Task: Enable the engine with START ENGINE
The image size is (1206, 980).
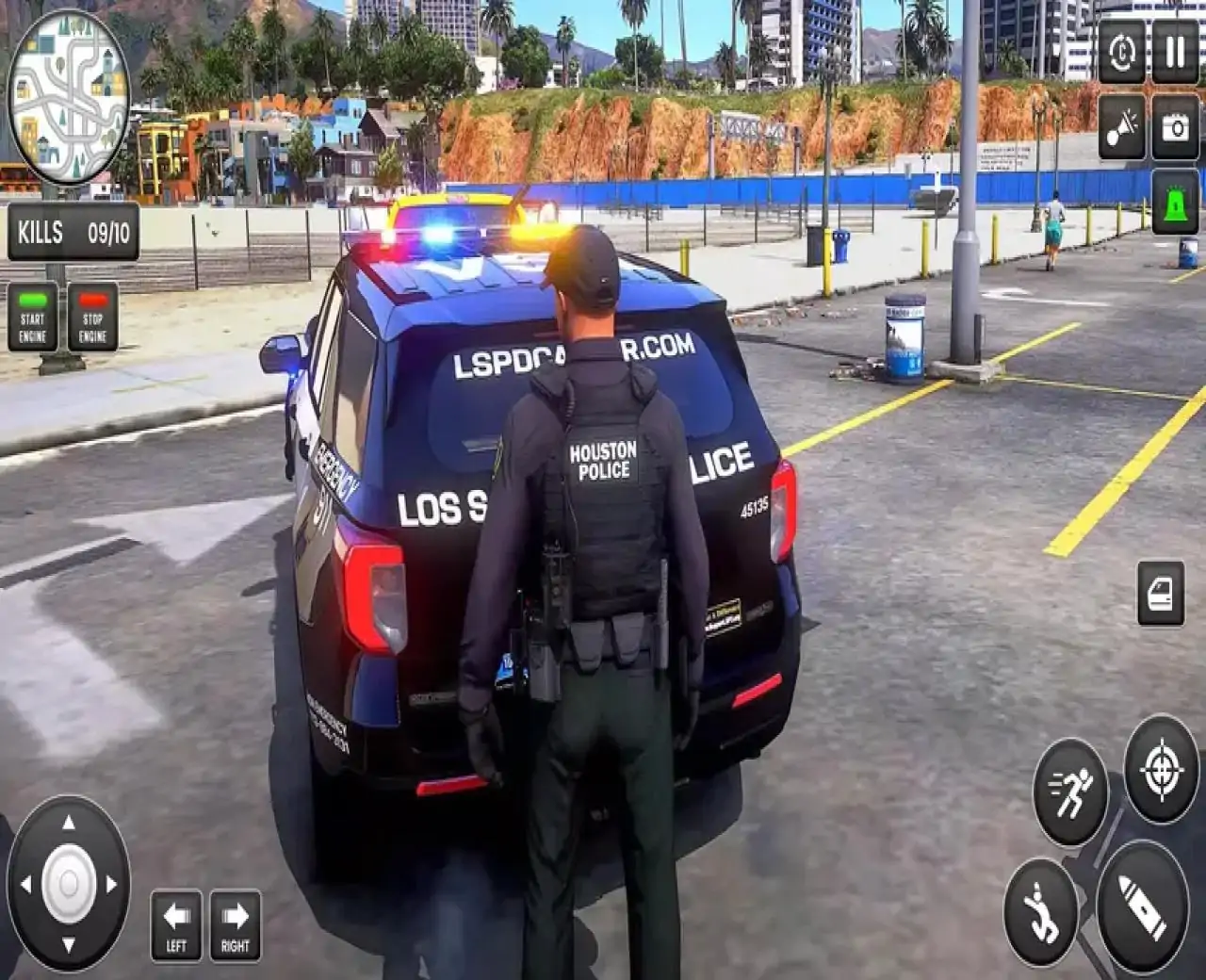Action: pyautogui.click(x=34, y=318)
